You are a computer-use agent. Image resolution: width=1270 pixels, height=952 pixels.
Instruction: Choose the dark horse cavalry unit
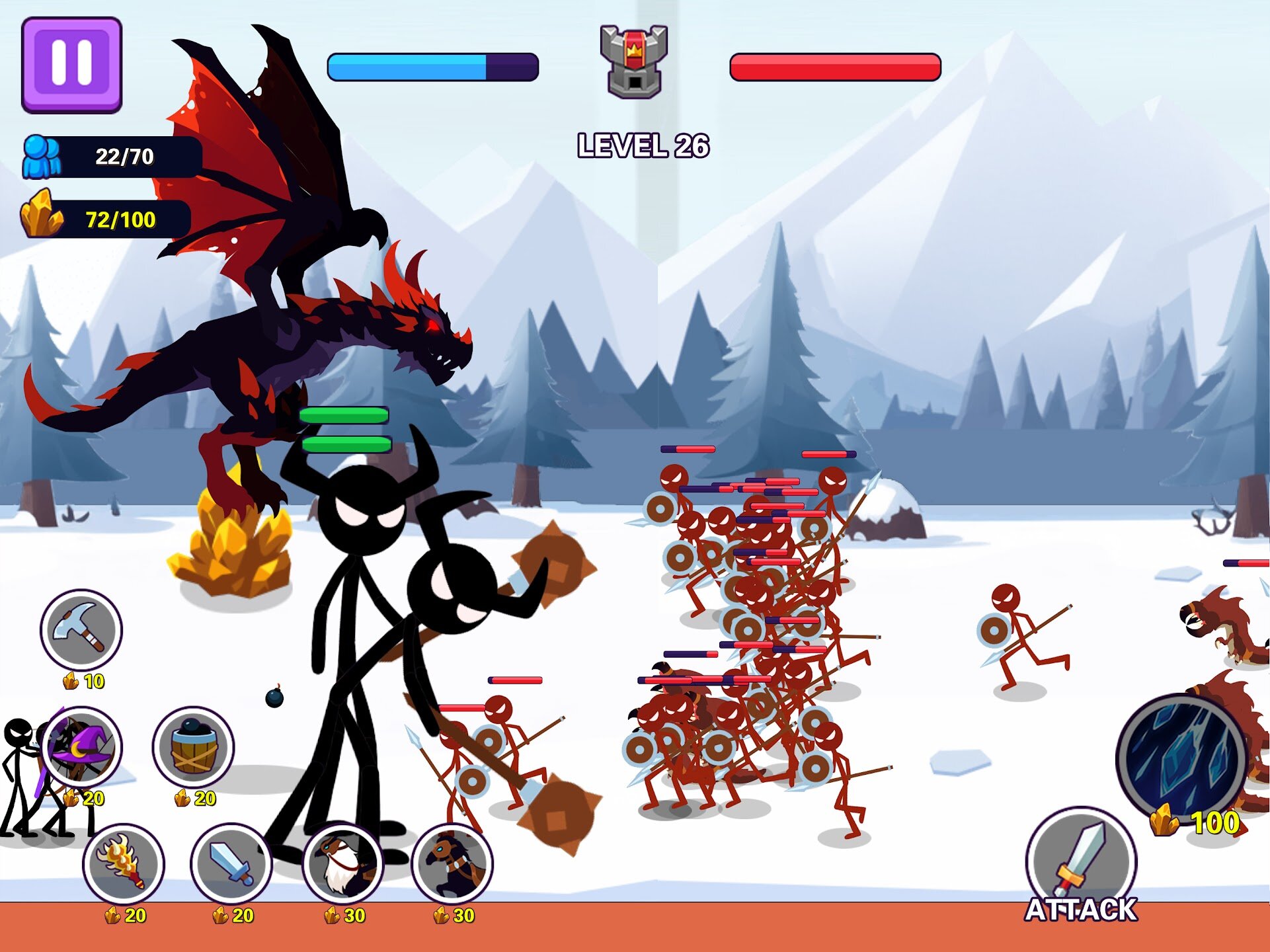[452, 863]
